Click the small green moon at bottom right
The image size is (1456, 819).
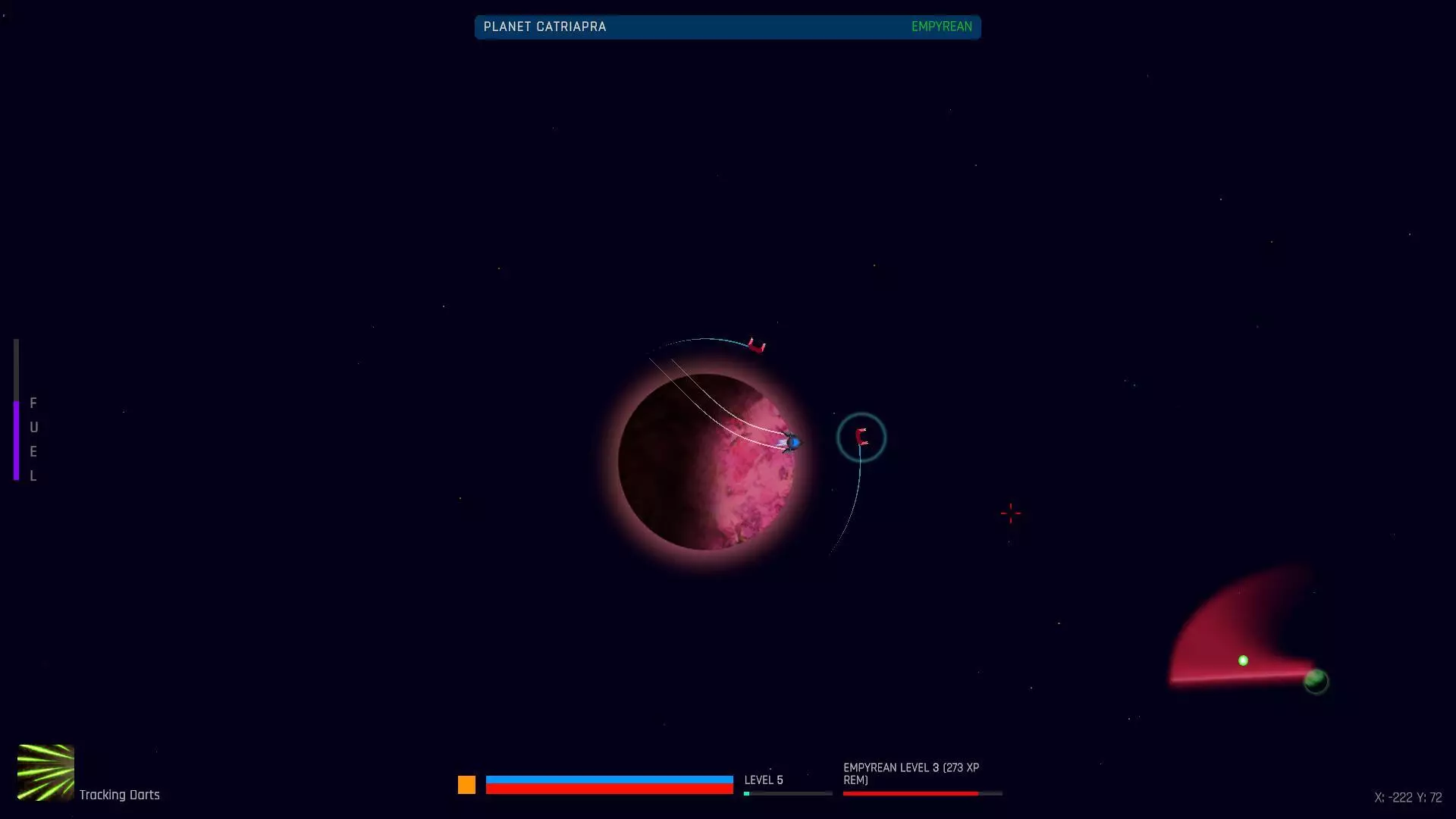(x=1316, y=681)
